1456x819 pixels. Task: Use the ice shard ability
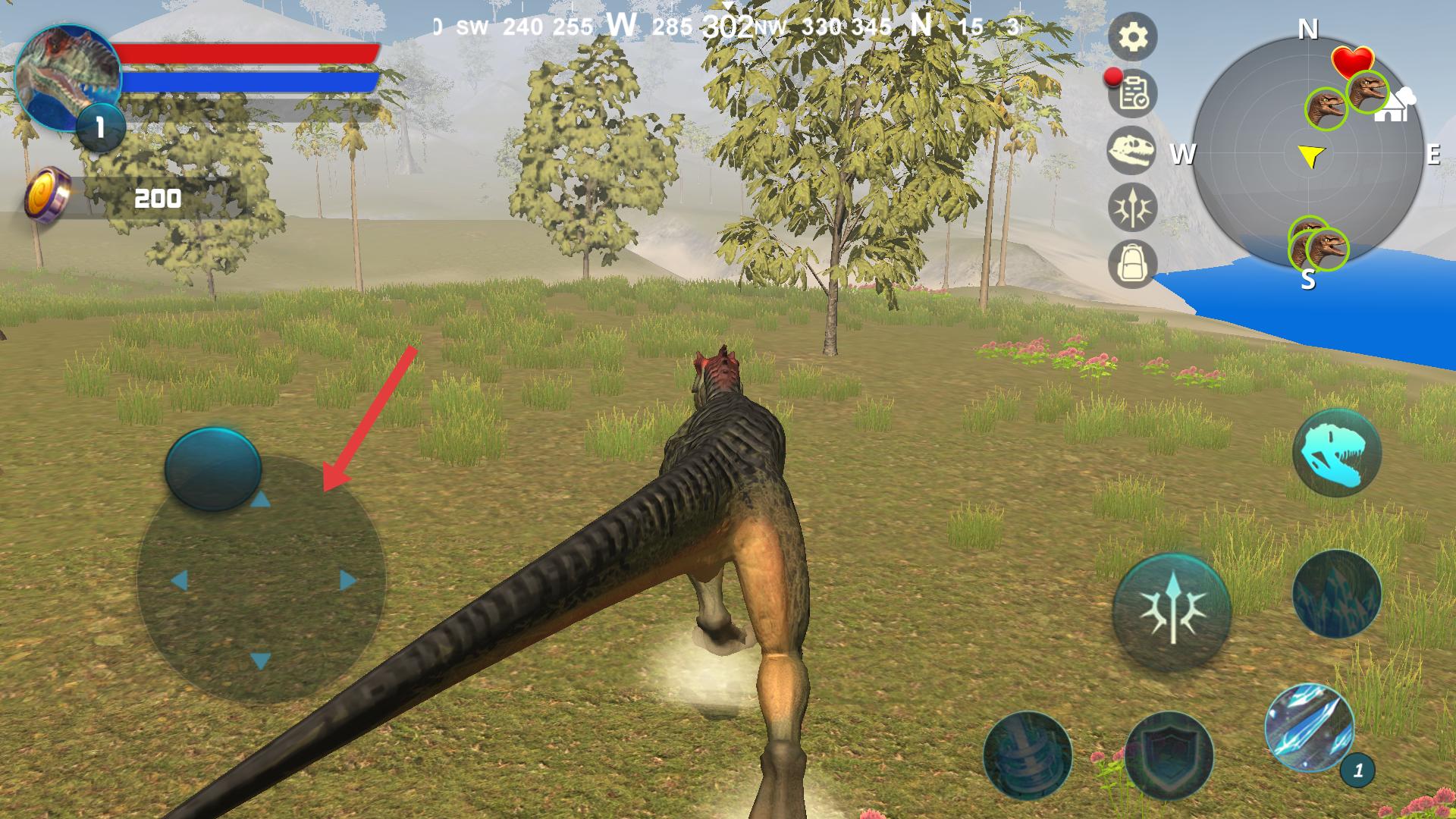click(1310, 726)
